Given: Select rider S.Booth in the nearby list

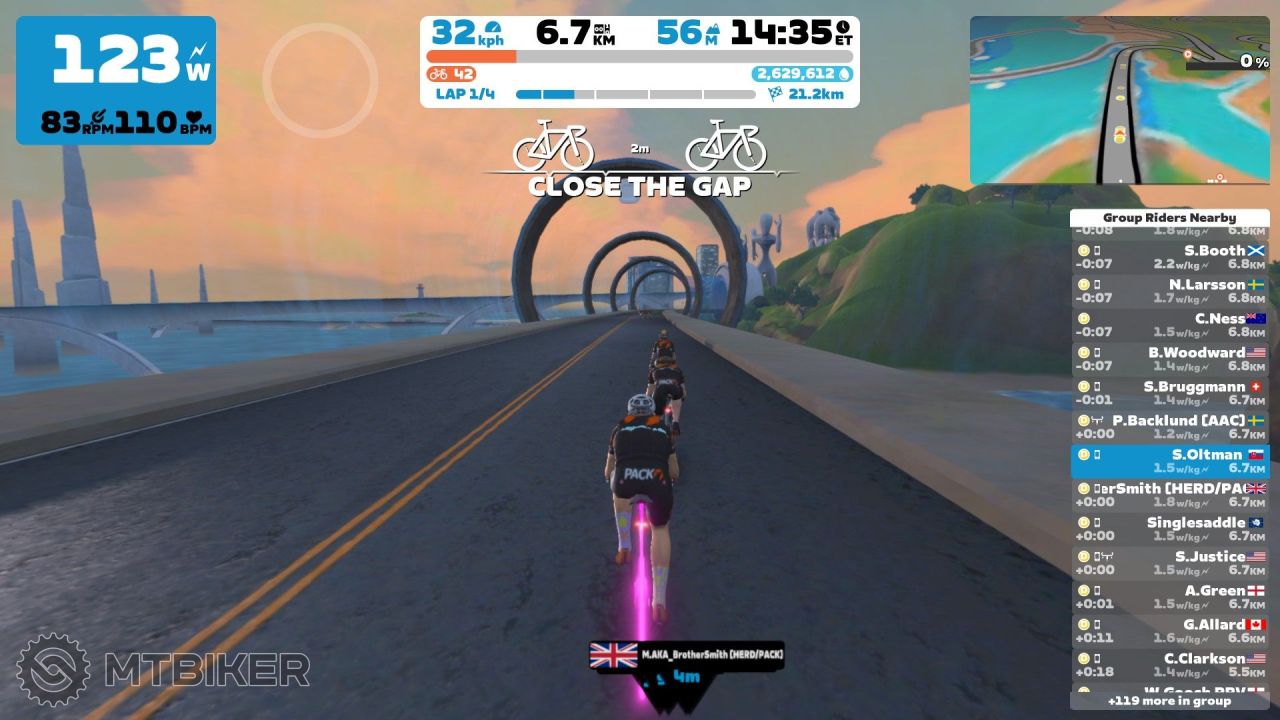Looking at the screenshot, I should pos(1169,257).
